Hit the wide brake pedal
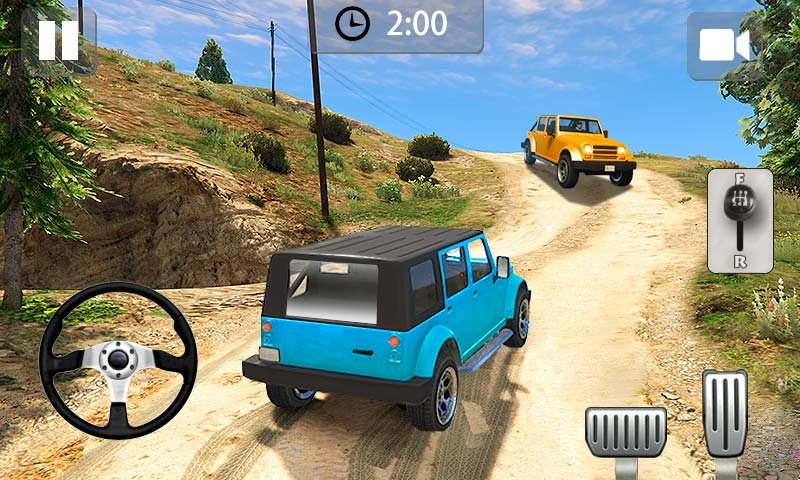Viewport: 800px width, 480px height. coord(626,432)
